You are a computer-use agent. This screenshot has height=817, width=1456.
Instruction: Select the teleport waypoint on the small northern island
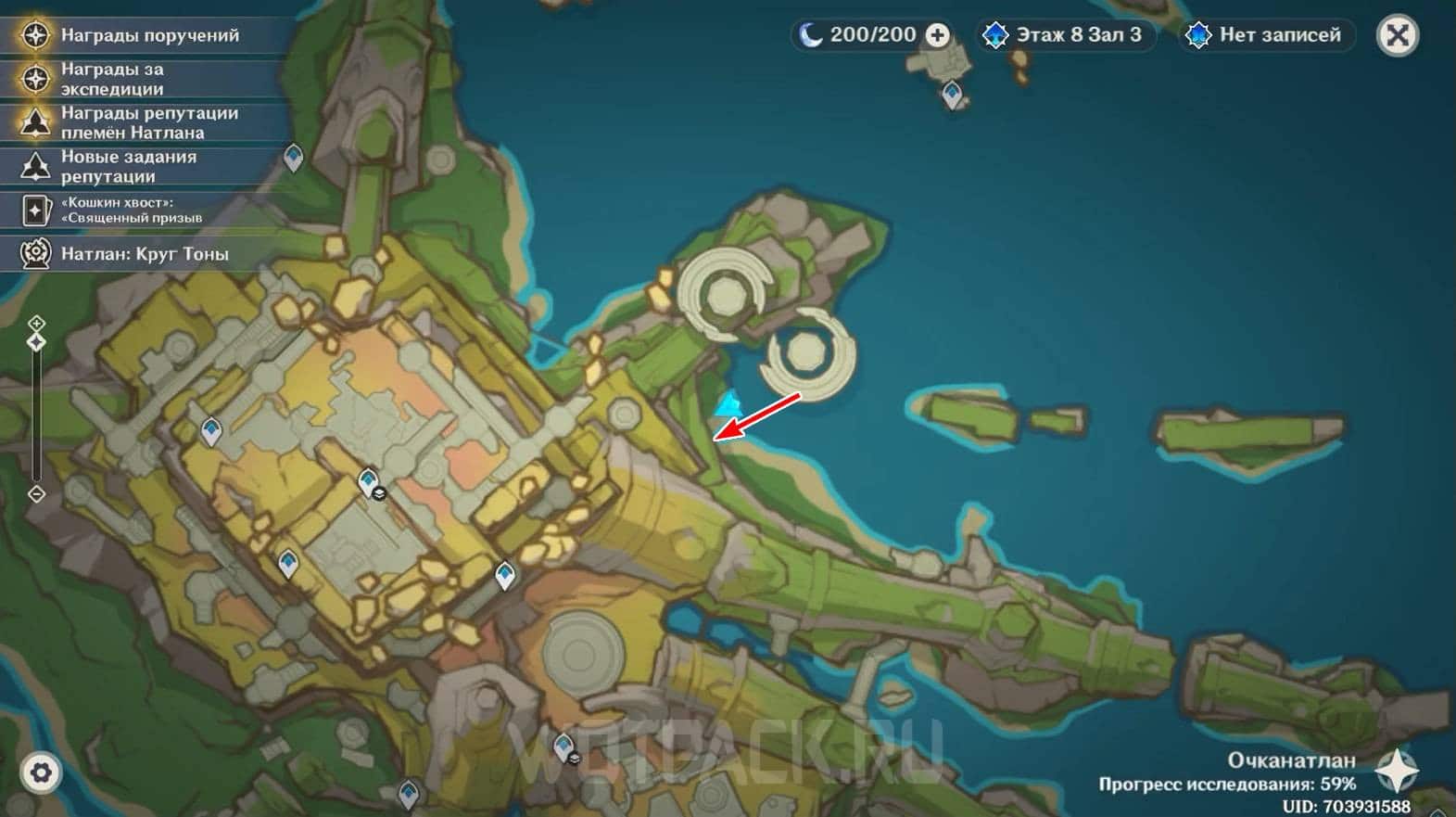(x=953, y=94)
